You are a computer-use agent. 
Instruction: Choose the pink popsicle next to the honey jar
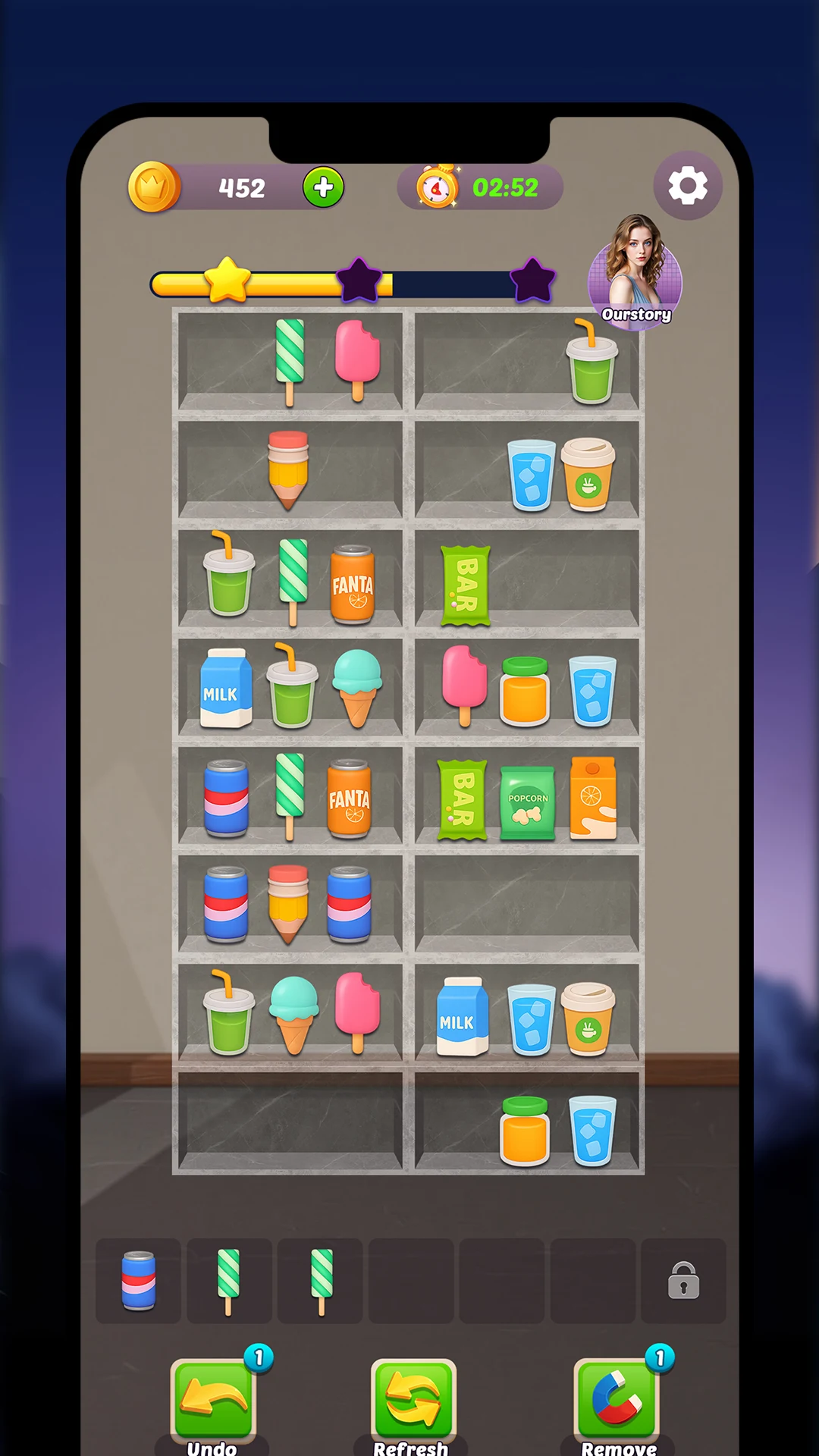(464, 685)
